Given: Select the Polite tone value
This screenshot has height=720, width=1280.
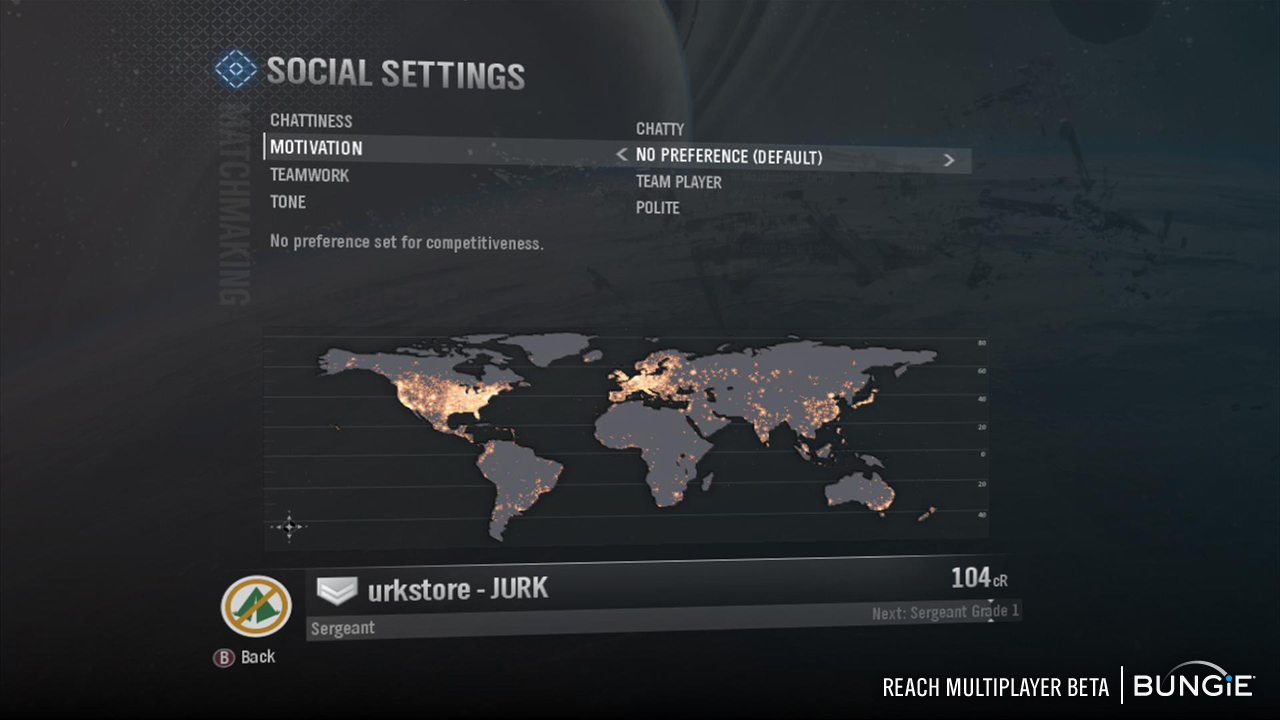Looking at the screenshot, I should [657, 208].
